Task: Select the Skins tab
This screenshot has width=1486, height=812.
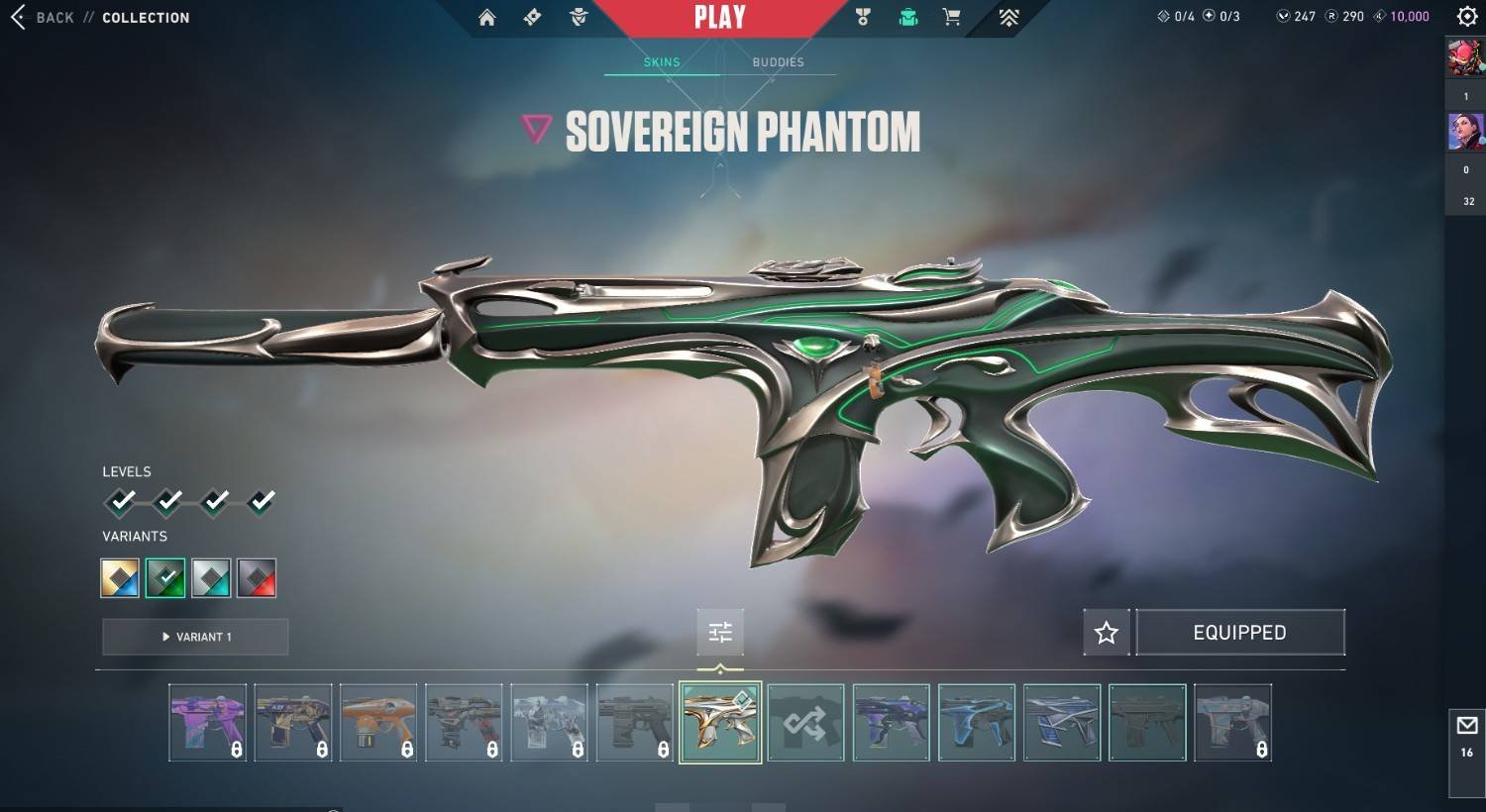Action: [662, 62]
